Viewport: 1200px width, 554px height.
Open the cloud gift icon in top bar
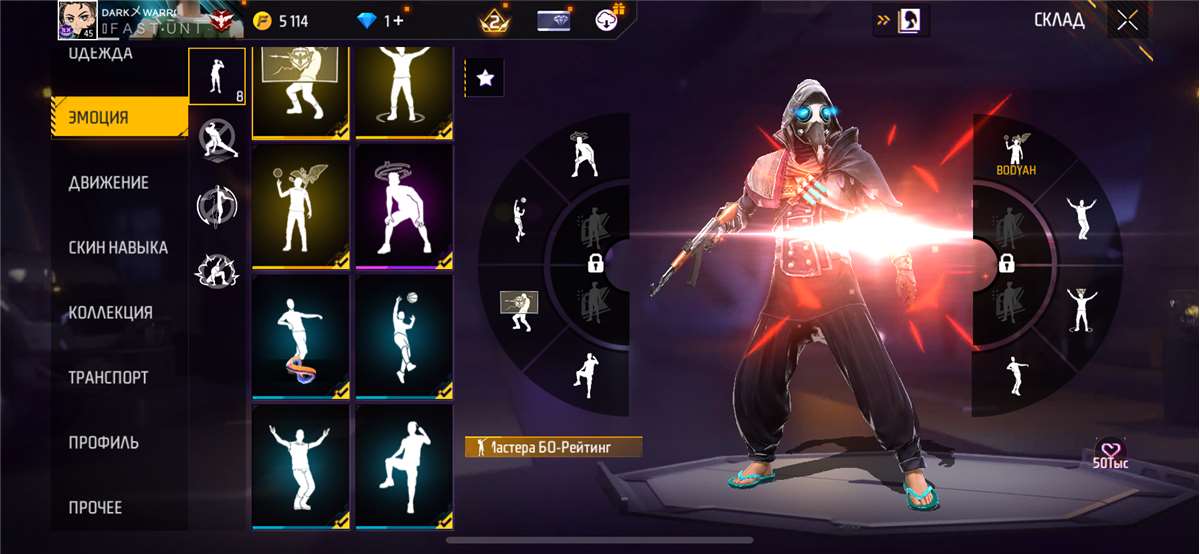tap(609, 19)
